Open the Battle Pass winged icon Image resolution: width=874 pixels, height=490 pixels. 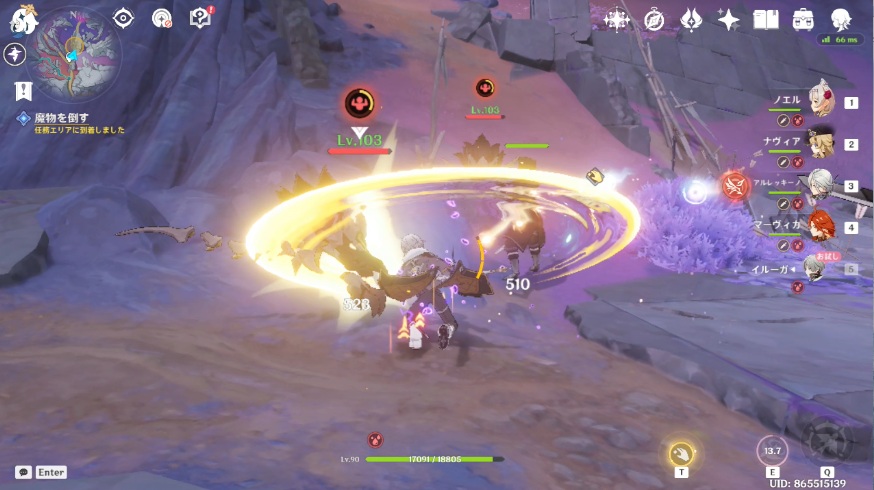(x=691, y=19)
